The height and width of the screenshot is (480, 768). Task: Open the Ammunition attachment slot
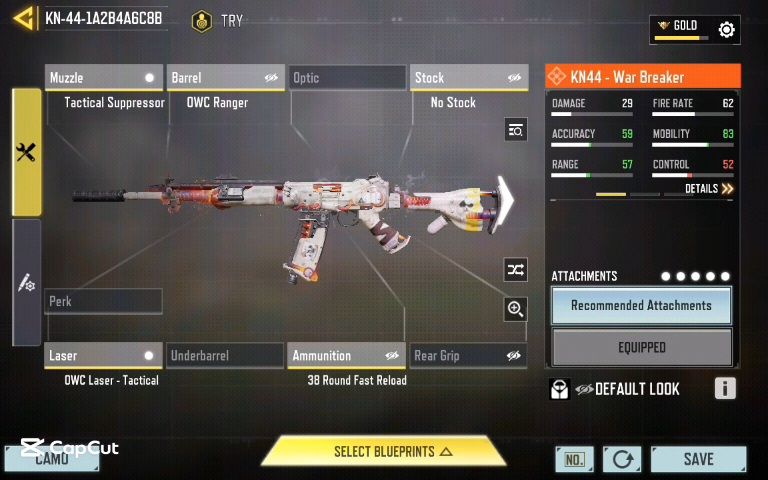(x=346, y=355)
